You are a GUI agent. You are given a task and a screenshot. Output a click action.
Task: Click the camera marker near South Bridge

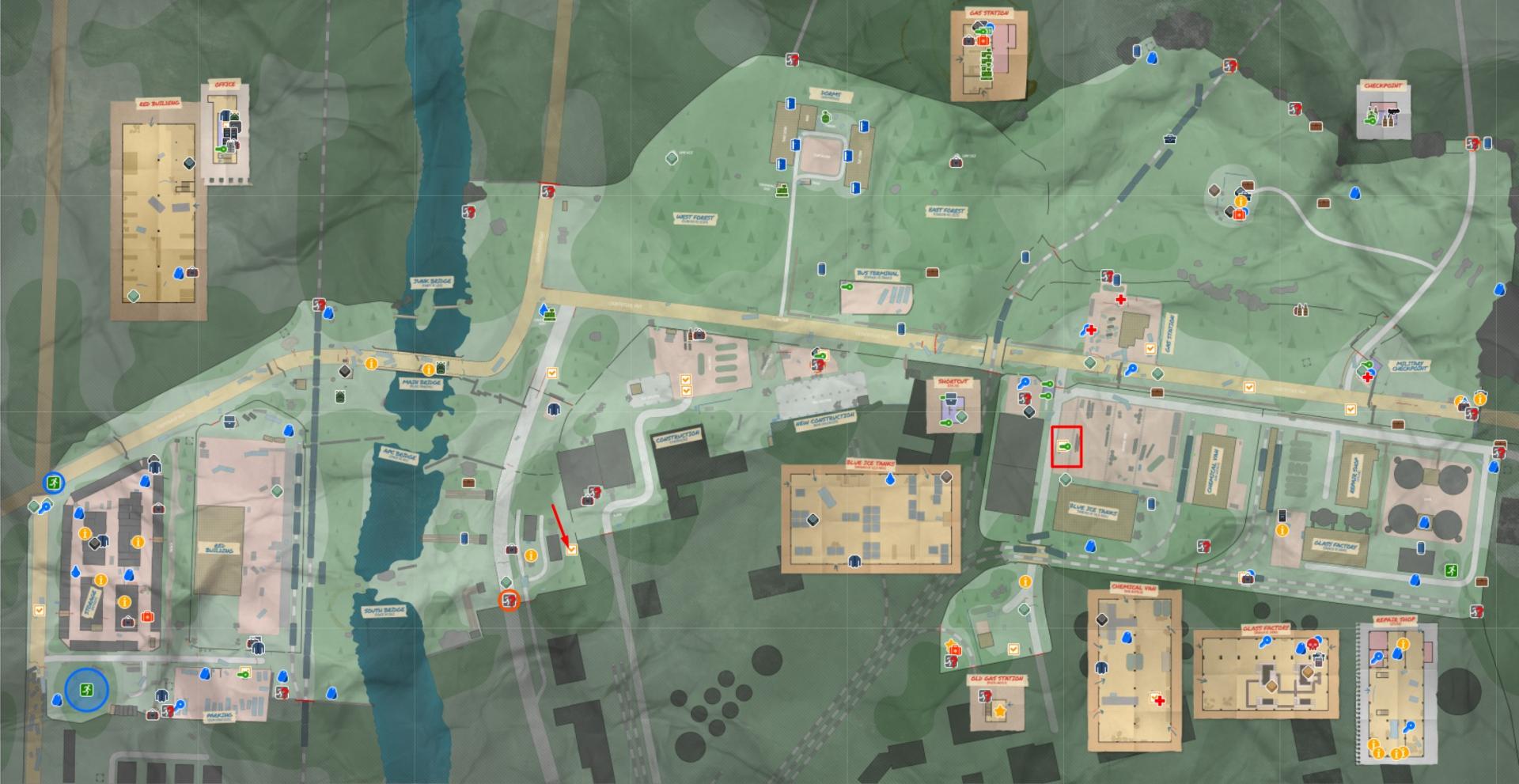pyautogui.click(x=512, y=550)
